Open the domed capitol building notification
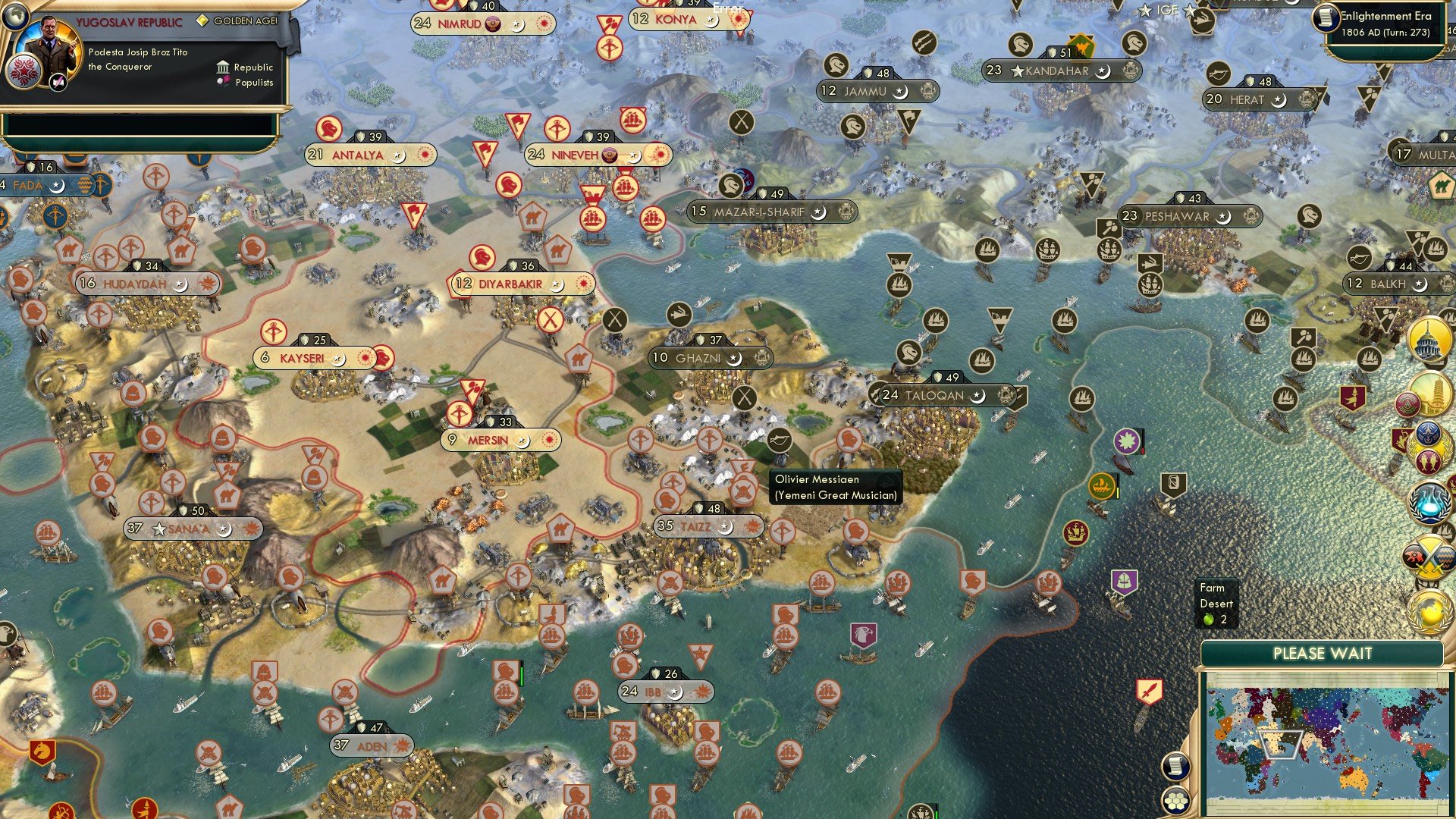Image resolution: width=1456 pixels, height=819 pixels. click(x=1429, y=339)
